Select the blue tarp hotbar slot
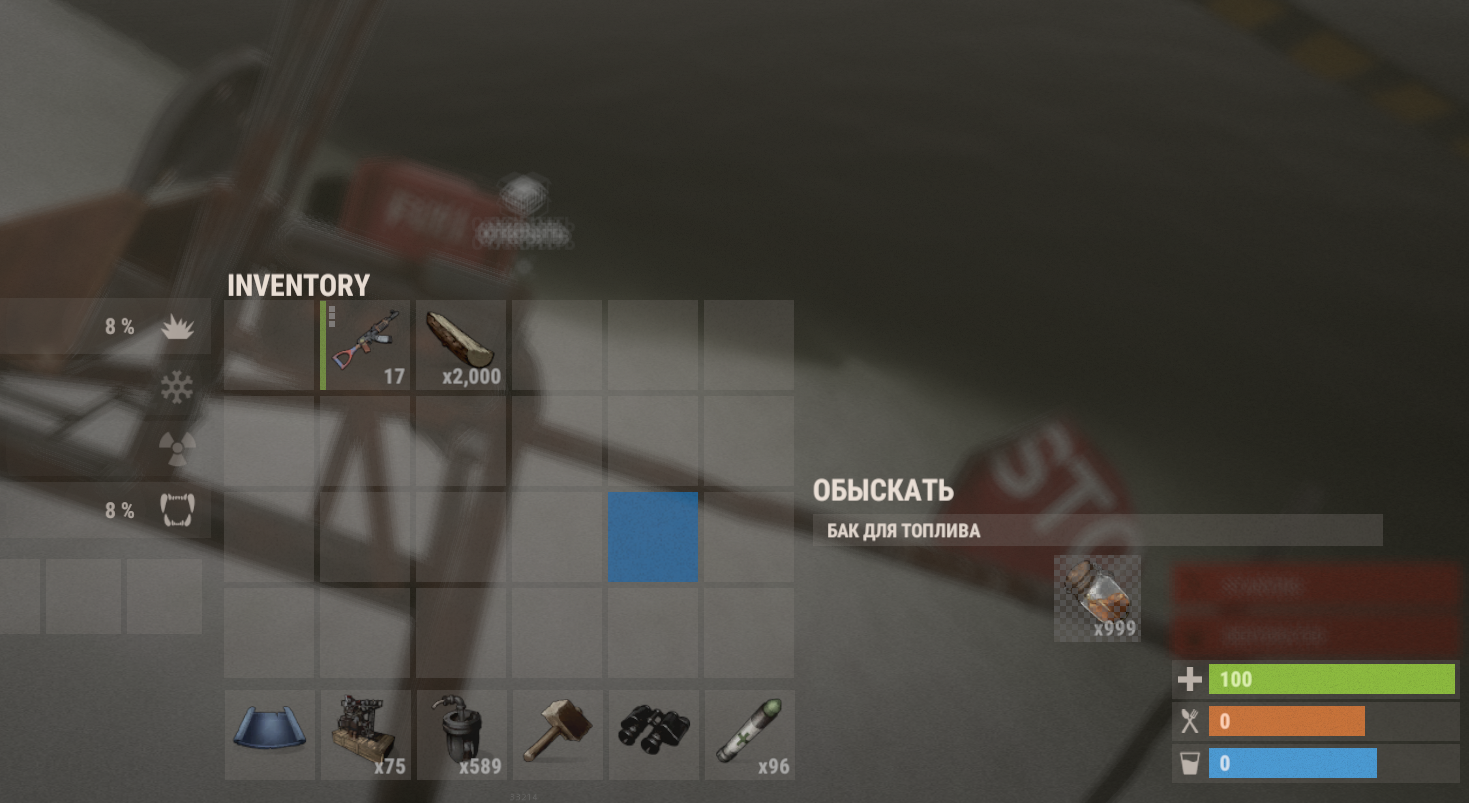Viewport: 1469px width, 803px height. 269,735
